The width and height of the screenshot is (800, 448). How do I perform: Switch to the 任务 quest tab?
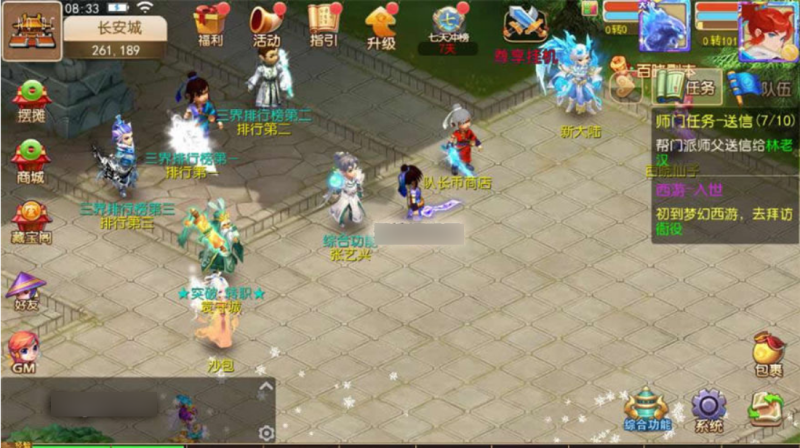click(689, 88)
